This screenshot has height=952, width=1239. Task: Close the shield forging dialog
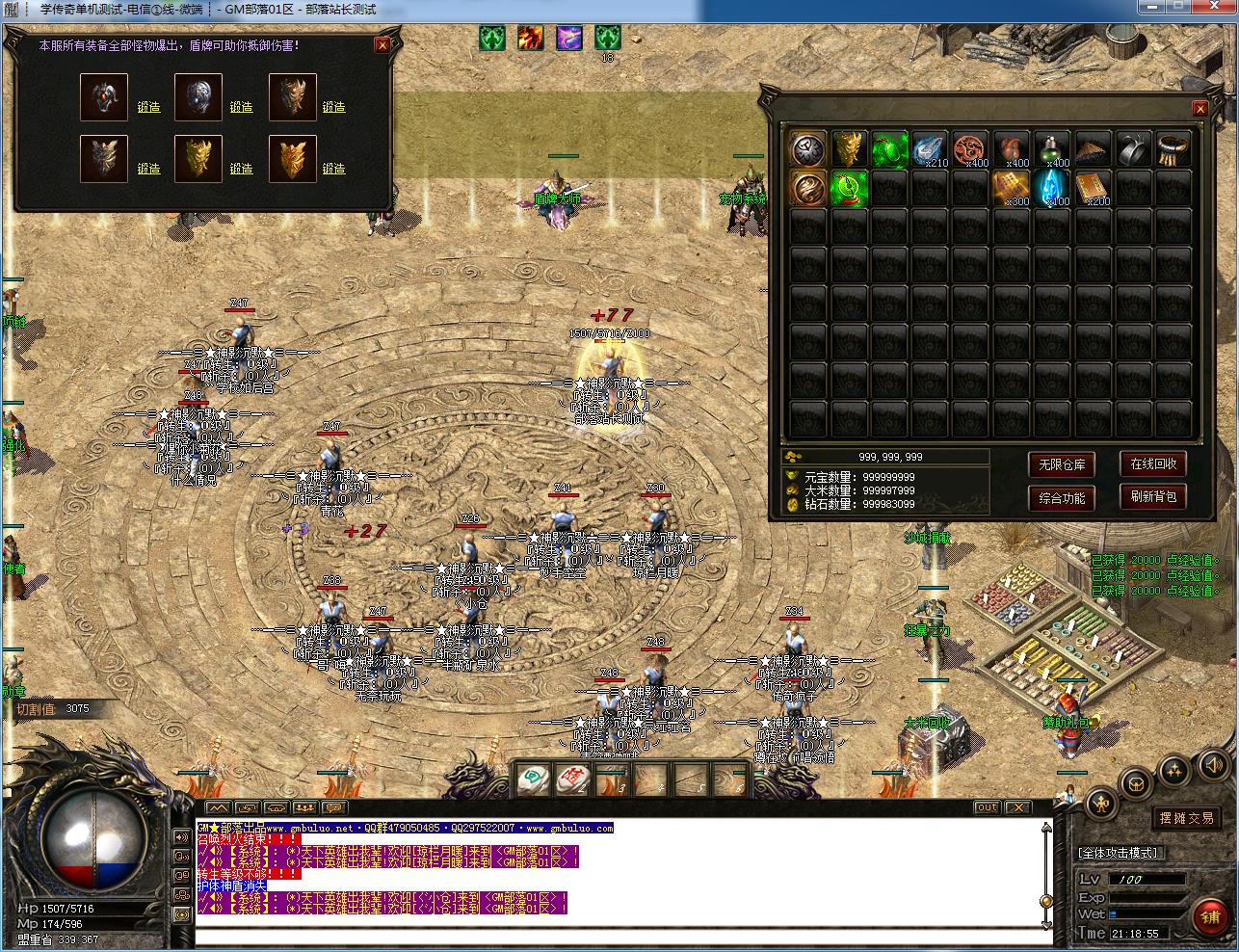tap(382, 44)
